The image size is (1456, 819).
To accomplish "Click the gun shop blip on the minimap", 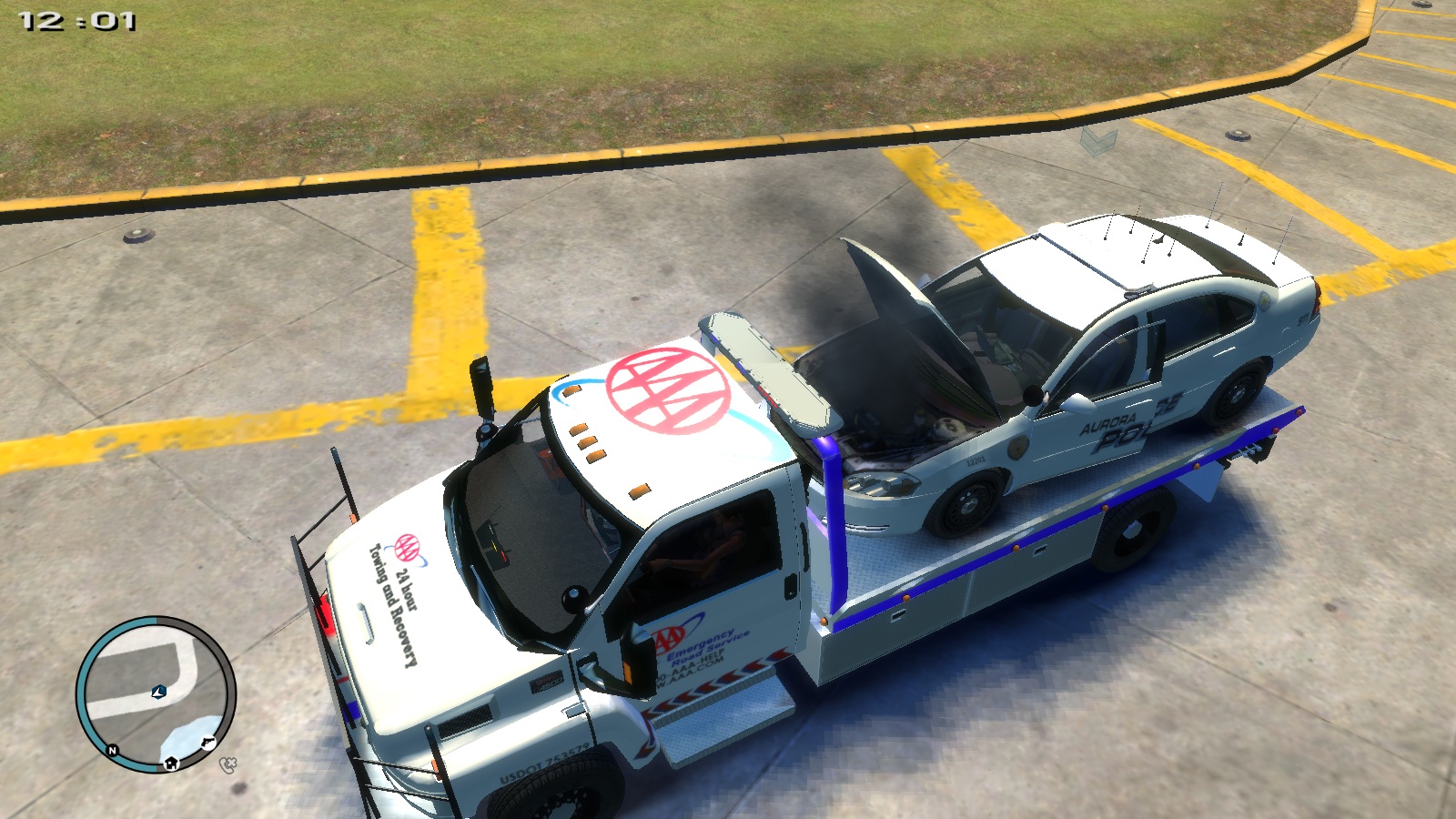I will point(207,743).
